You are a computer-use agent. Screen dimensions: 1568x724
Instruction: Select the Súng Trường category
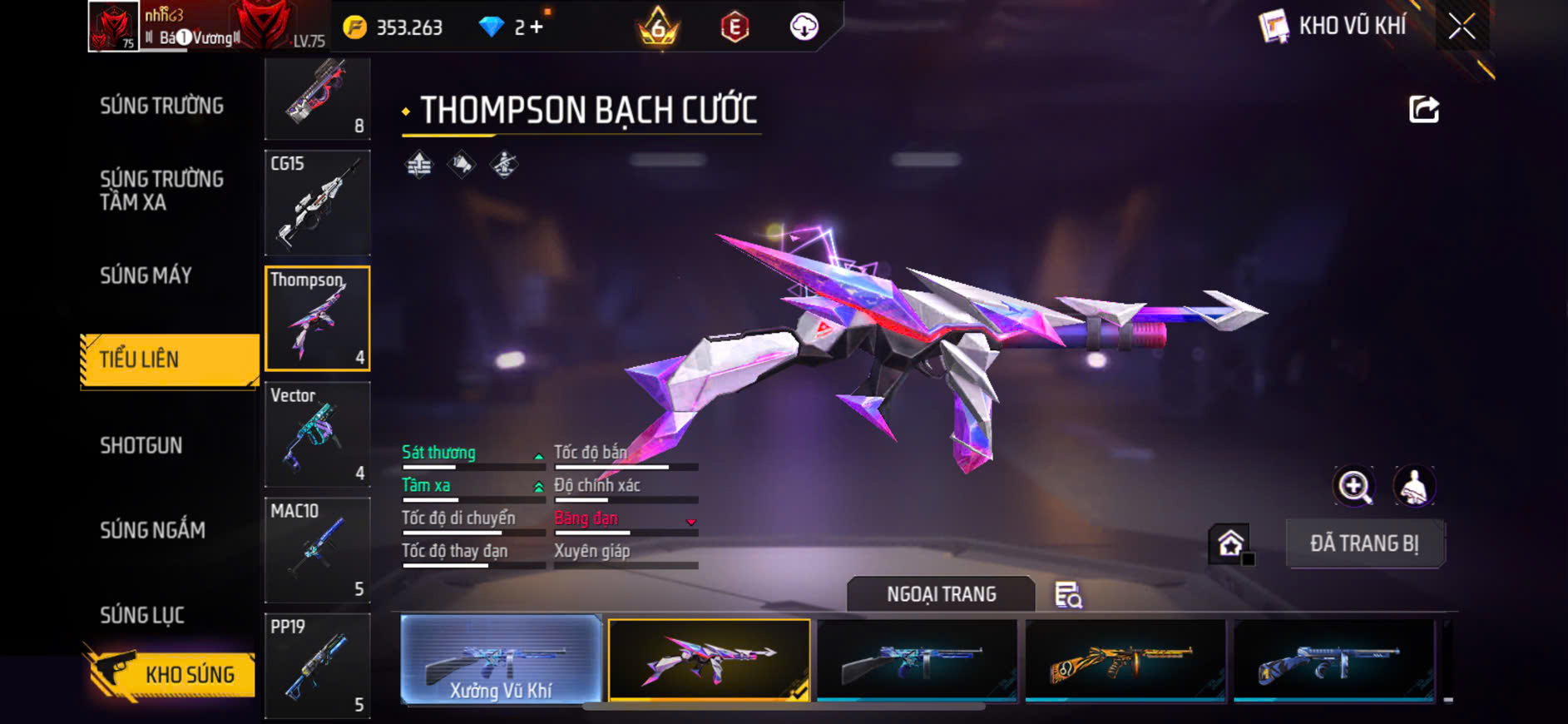pos(162,106)
